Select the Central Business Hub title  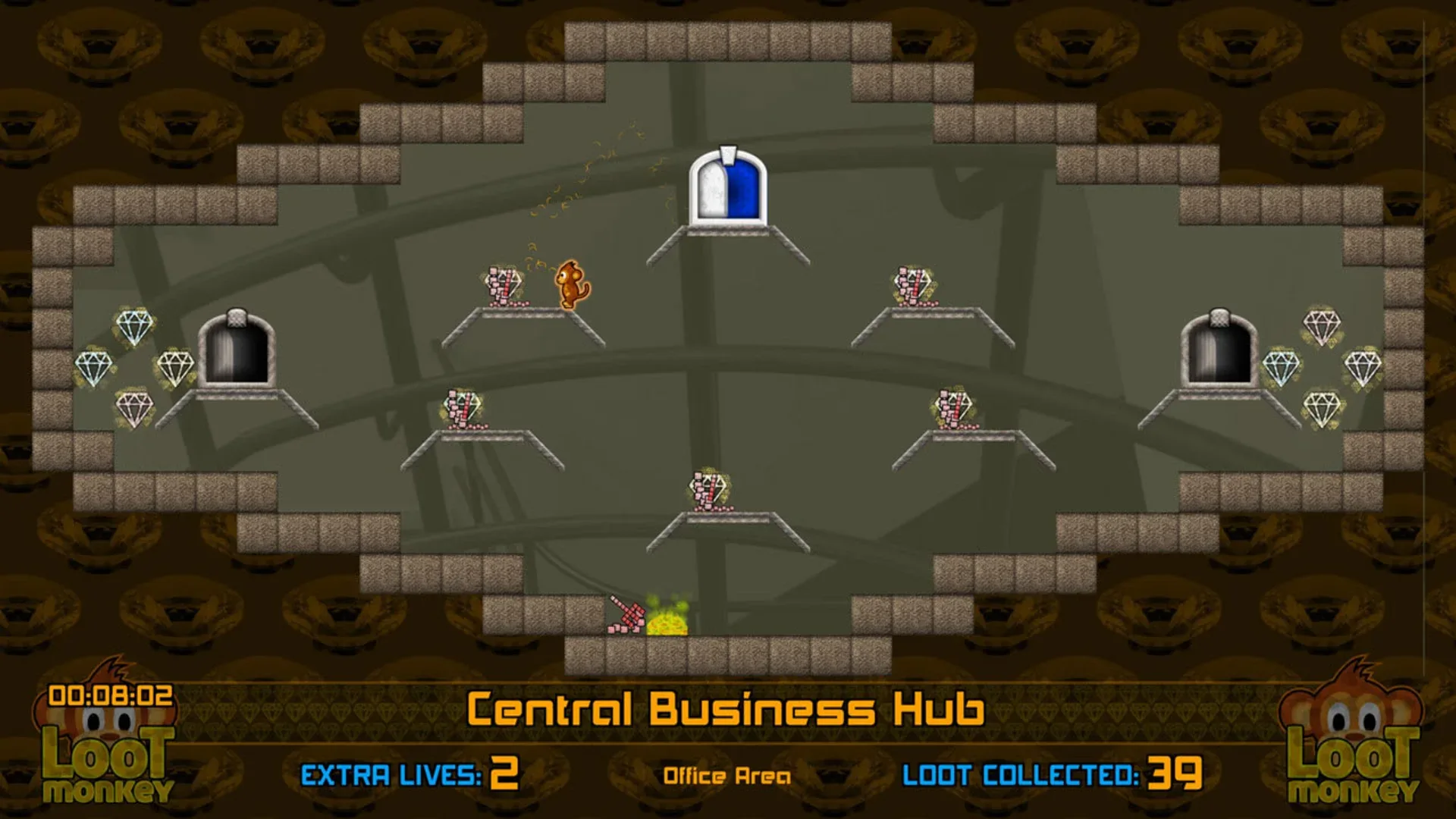728,709
